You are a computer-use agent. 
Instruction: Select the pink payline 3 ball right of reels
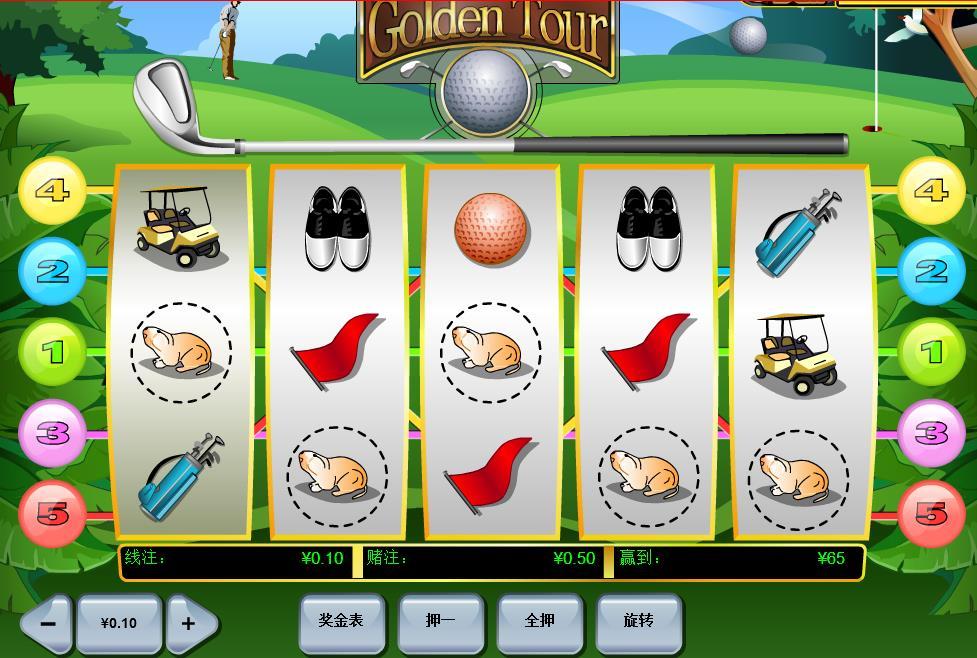click(x=931, y=433)
